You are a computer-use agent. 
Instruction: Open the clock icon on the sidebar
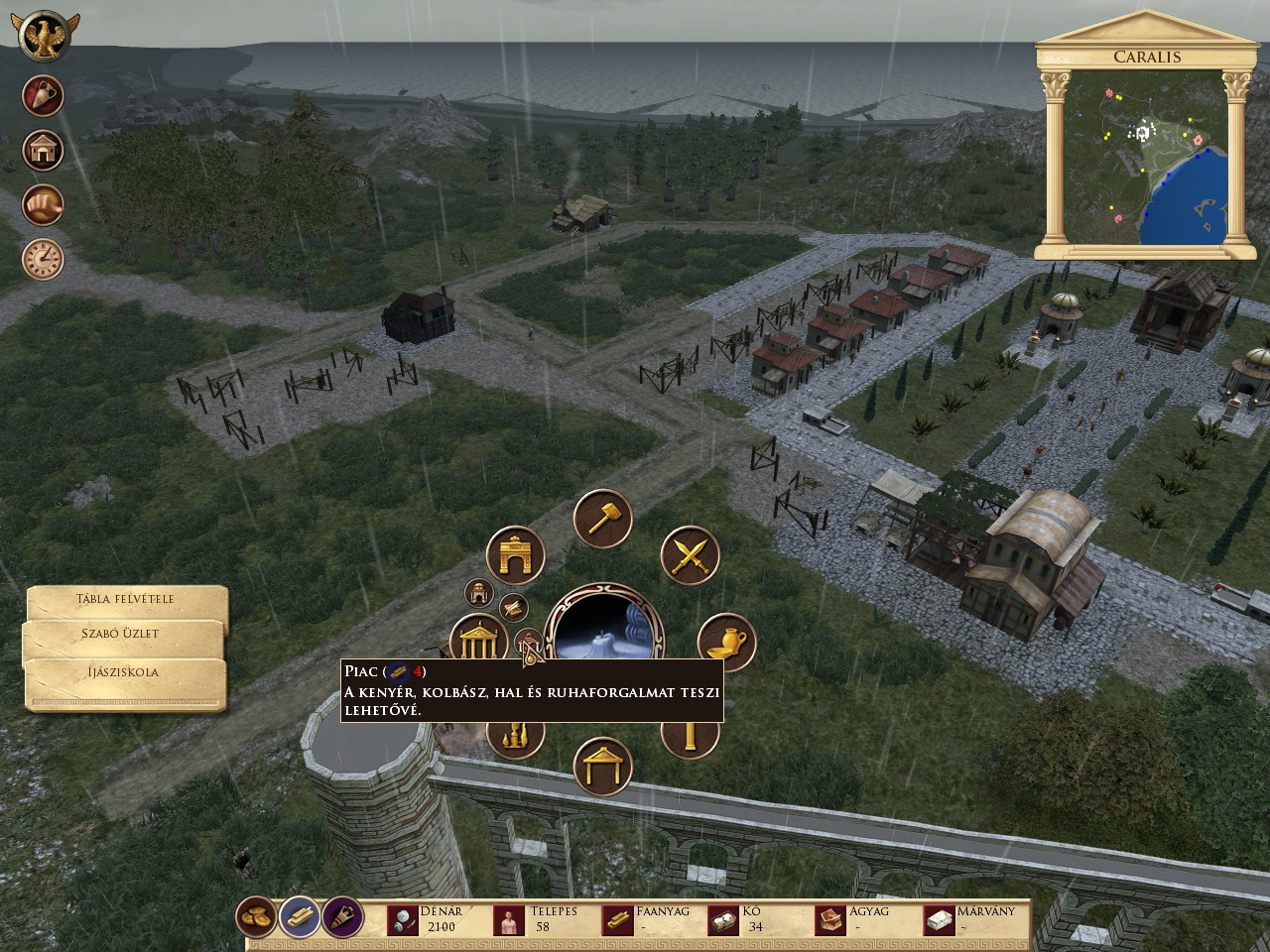point(43,259)
